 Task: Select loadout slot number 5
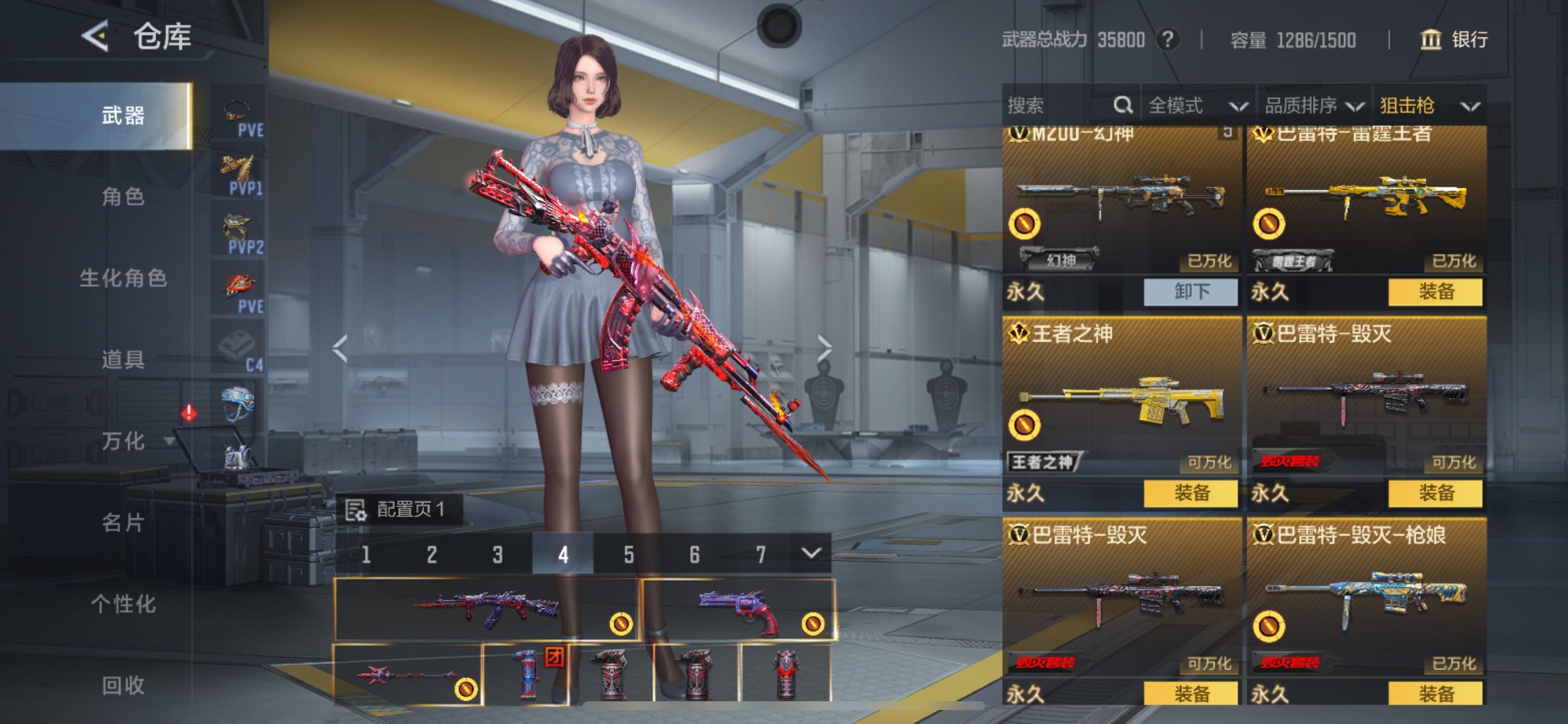[x=628, y=554]
